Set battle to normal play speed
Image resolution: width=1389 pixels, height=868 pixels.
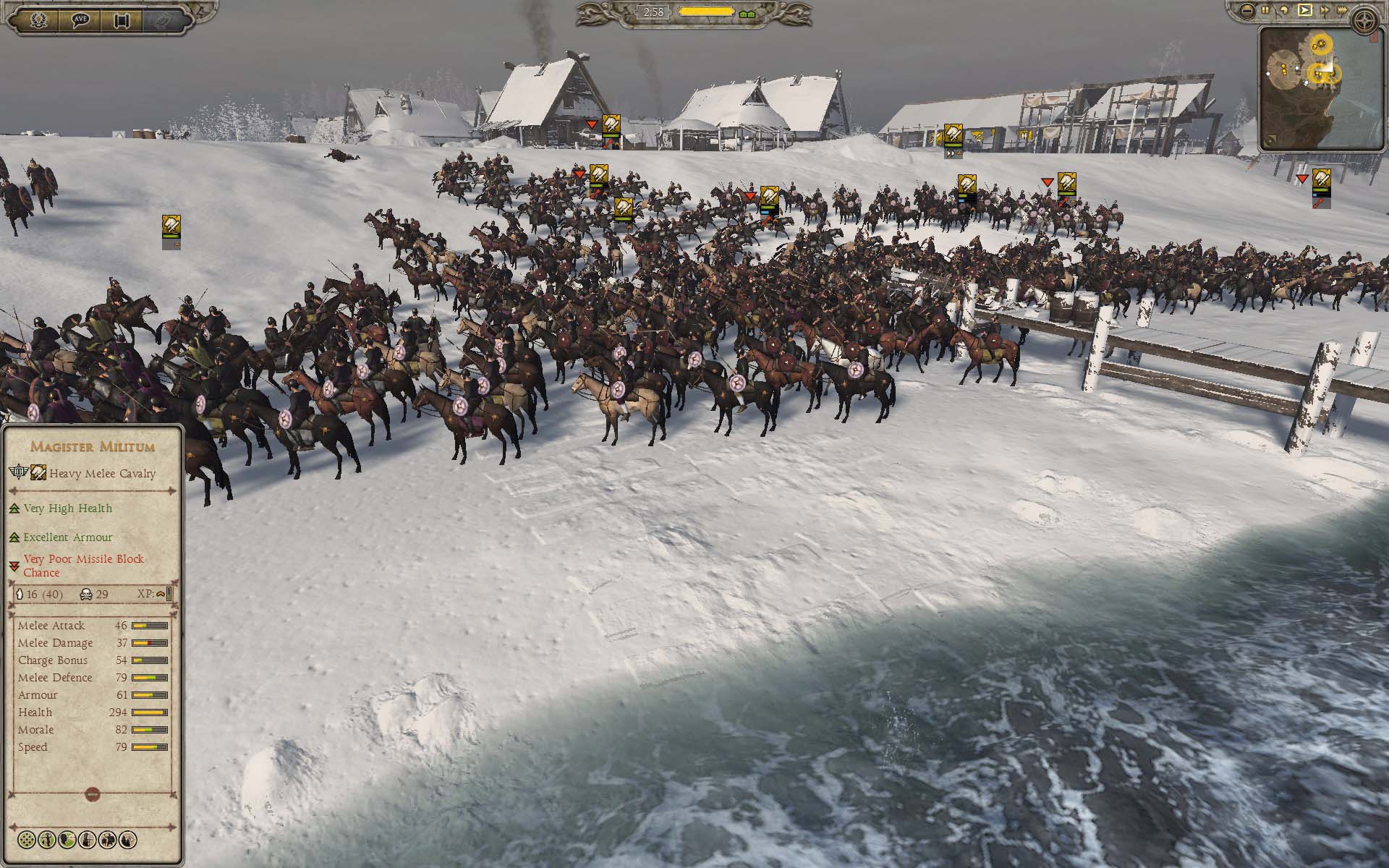[x=1304, y=10]
